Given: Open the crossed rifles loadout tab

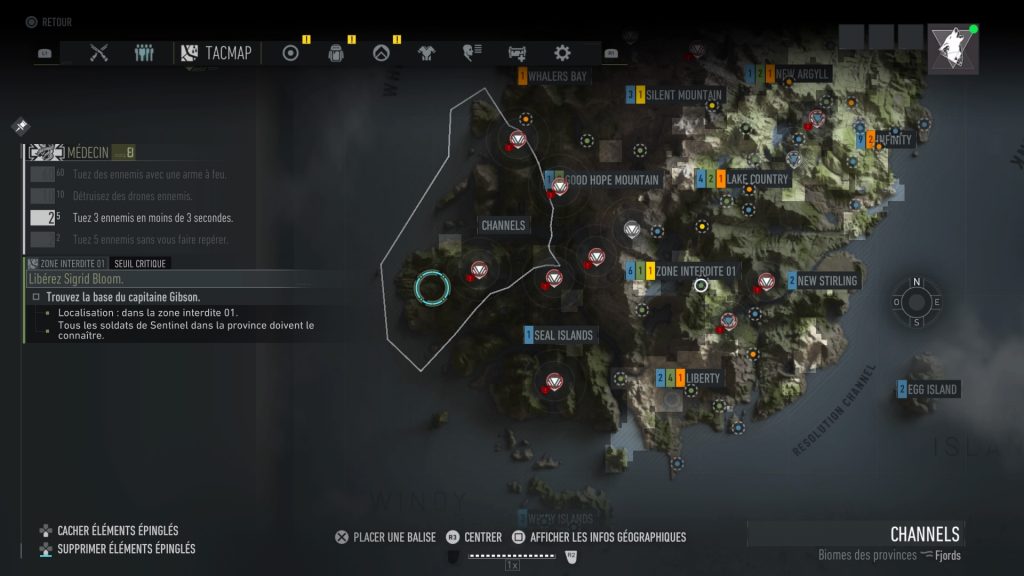Looking at the screenshot, I should tap(98, 53).
